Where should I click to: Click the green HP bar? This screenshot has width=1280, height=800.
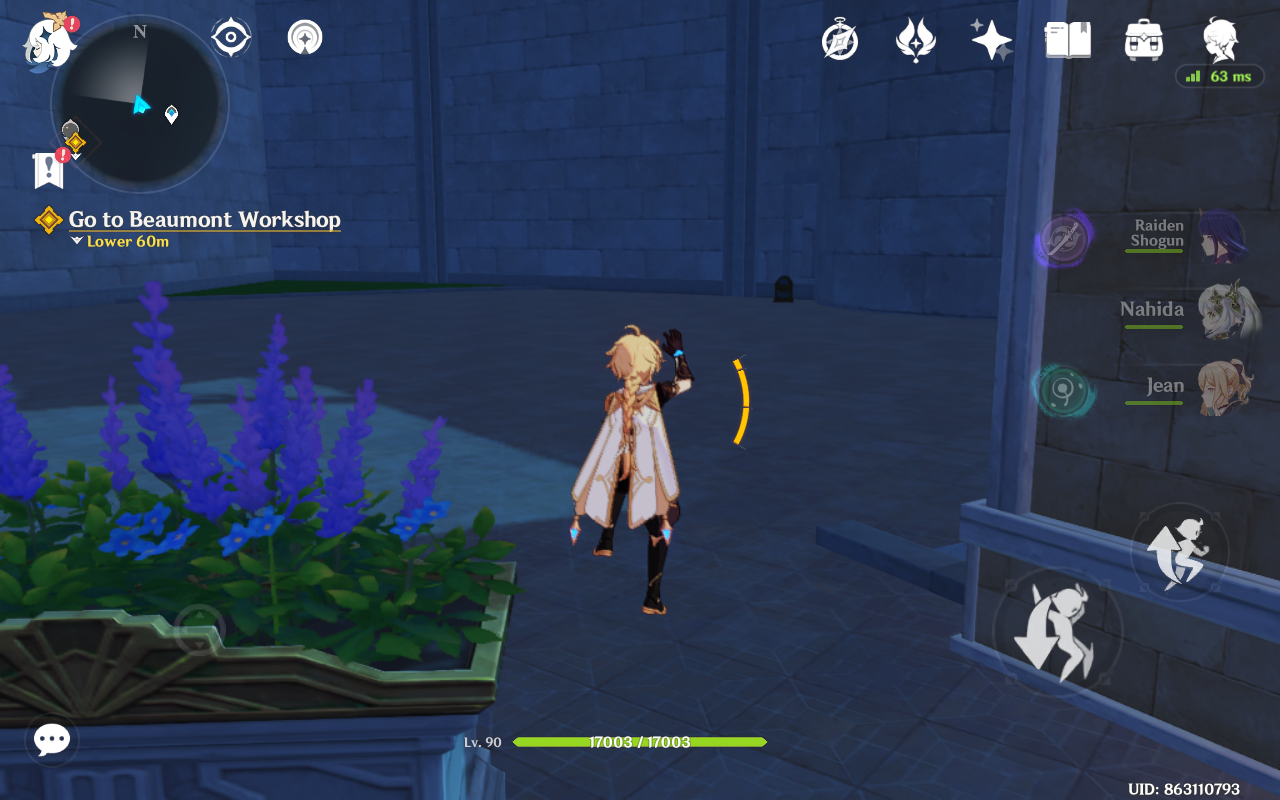(640, 743)
